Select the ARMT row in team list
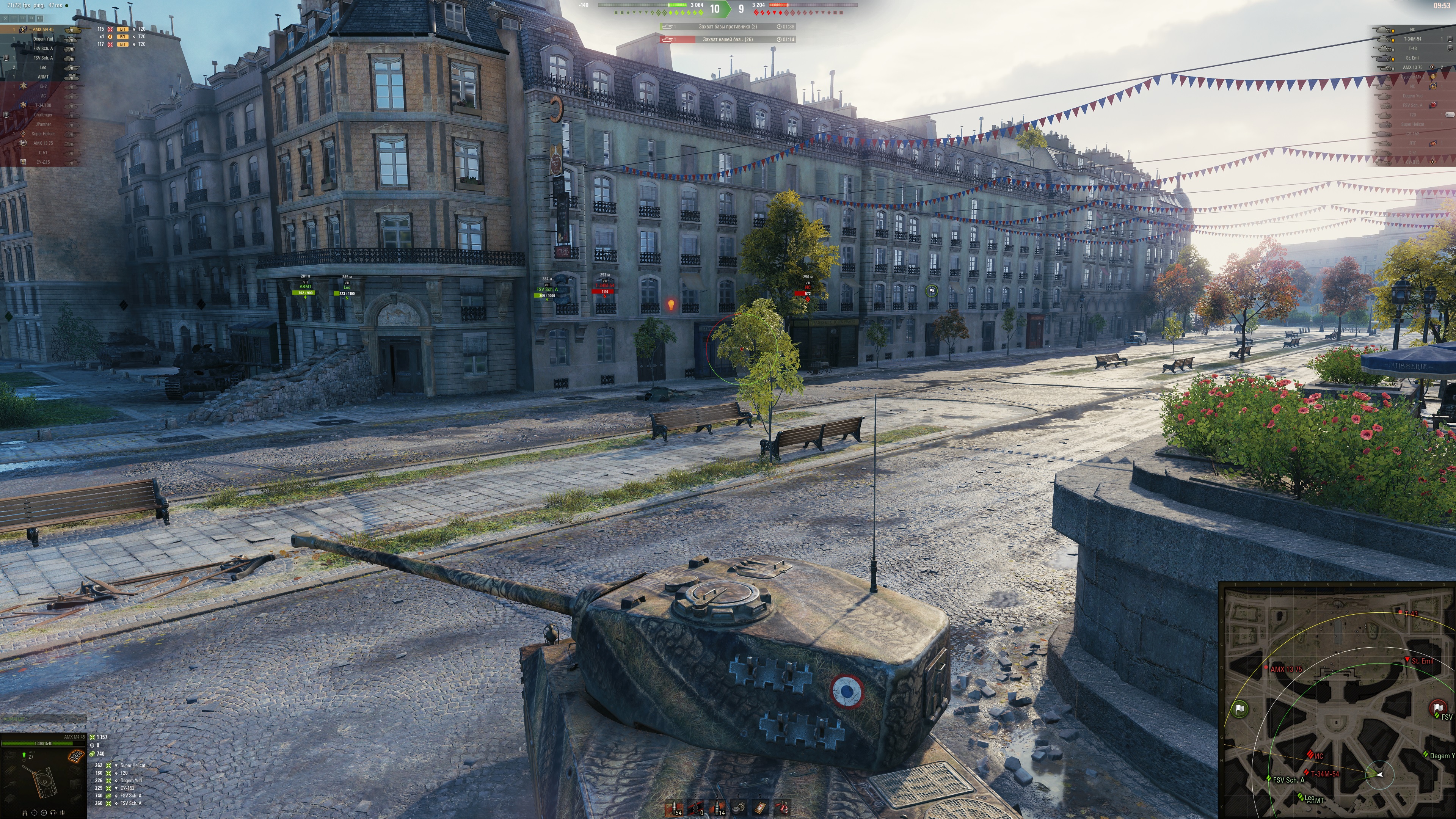1456x819 pixels. tap(43, 77)
